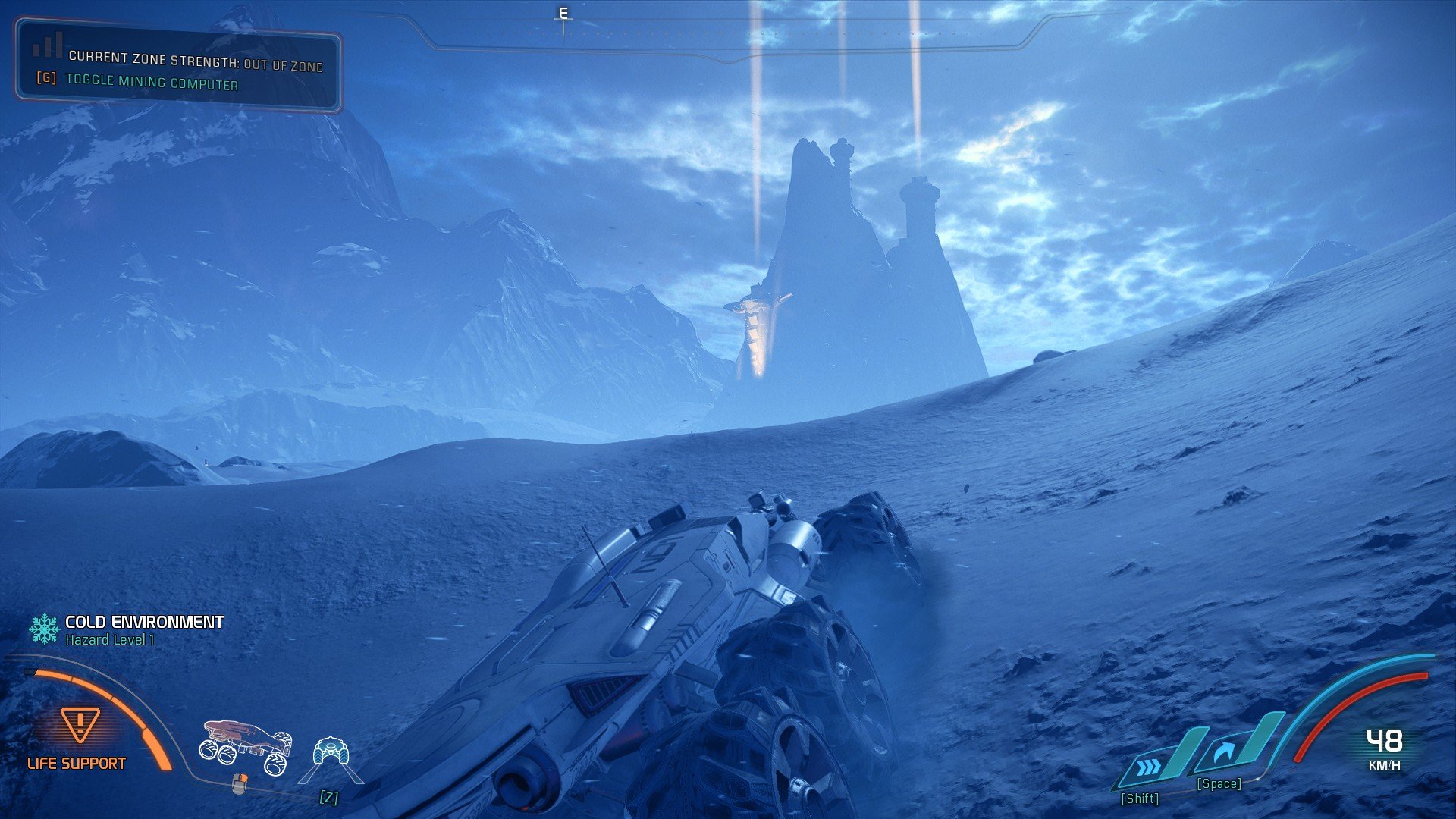
Task: Click the cold environment snowflake icon
Action: click(44, 629)
